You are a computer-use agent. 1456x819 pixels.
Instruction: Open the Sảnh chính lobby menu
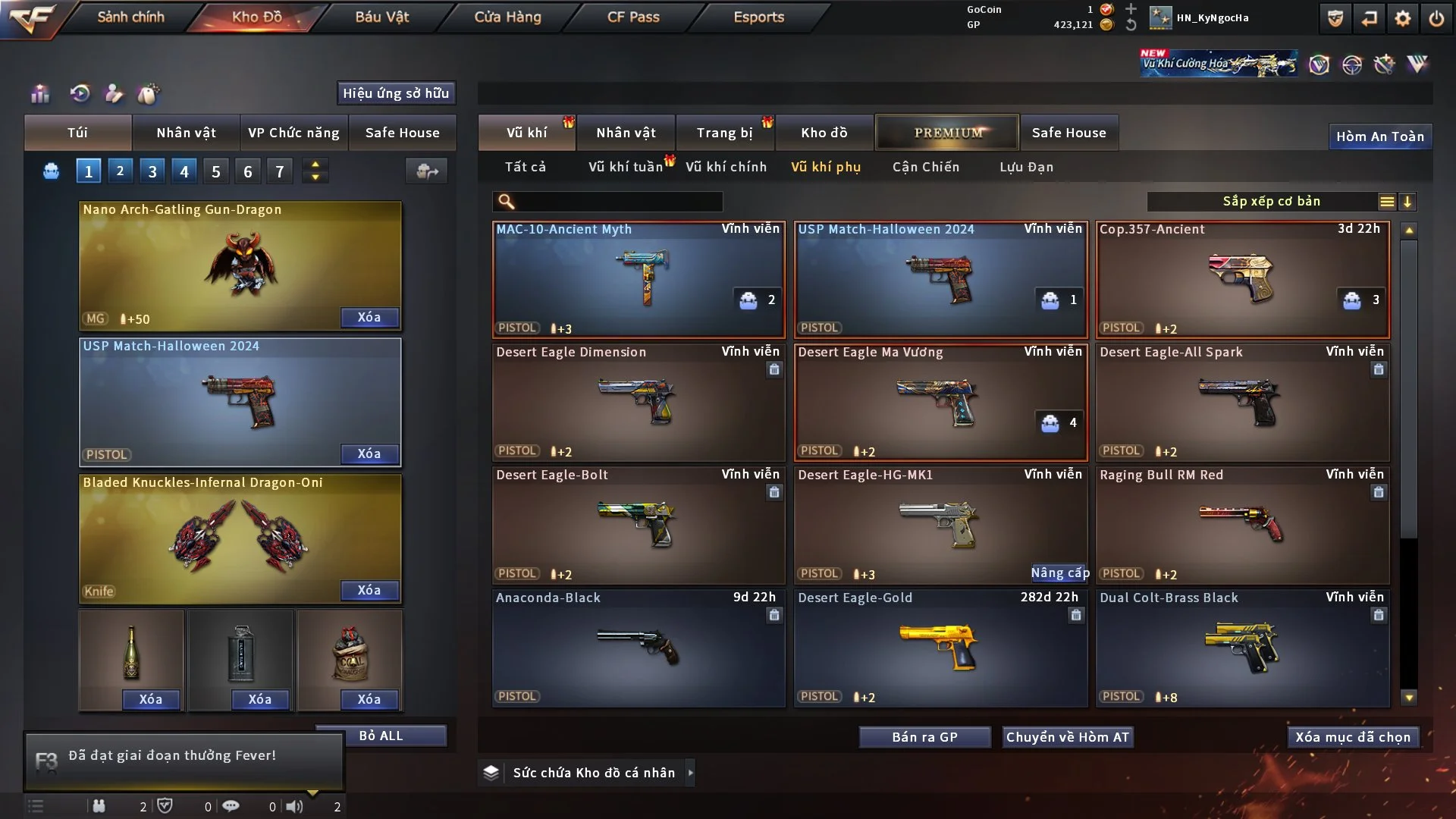[x=130, y=17]
